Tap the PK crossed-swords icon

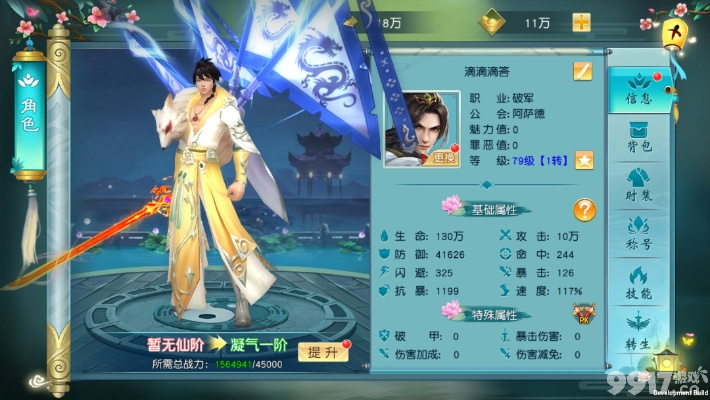(x=581, y=314)
